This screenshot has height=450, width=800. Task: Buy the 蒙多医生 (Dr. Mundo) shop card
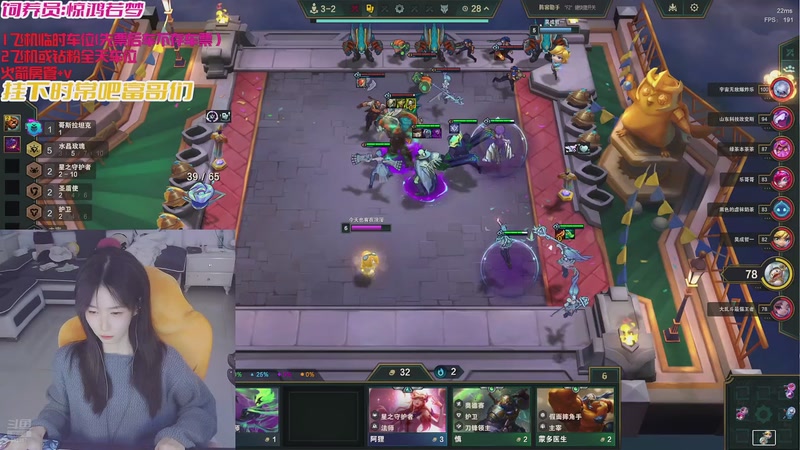pyautogui.click(x=575, y=416)
